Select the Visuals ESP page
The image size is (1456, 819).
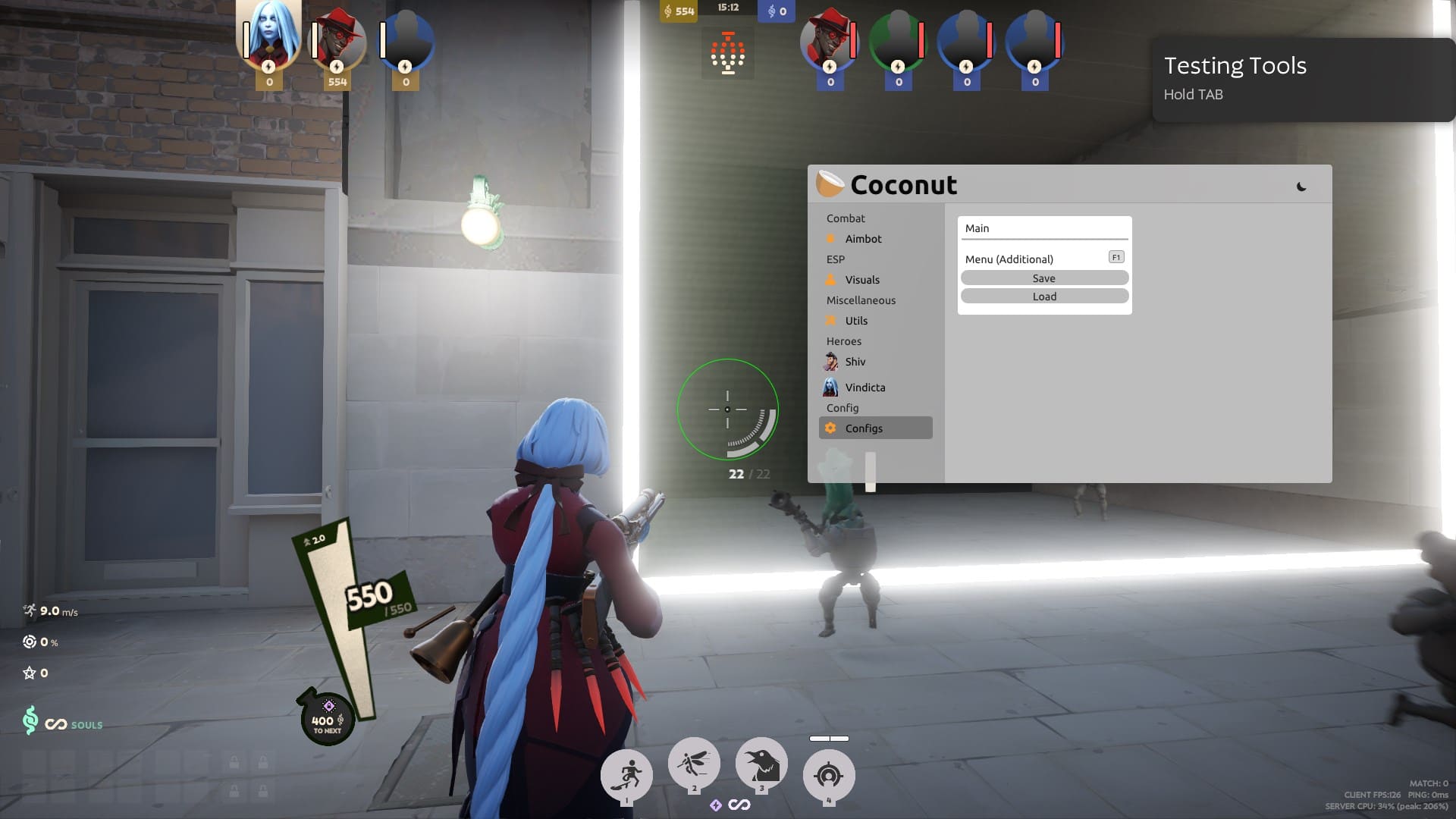click(861, 280)
